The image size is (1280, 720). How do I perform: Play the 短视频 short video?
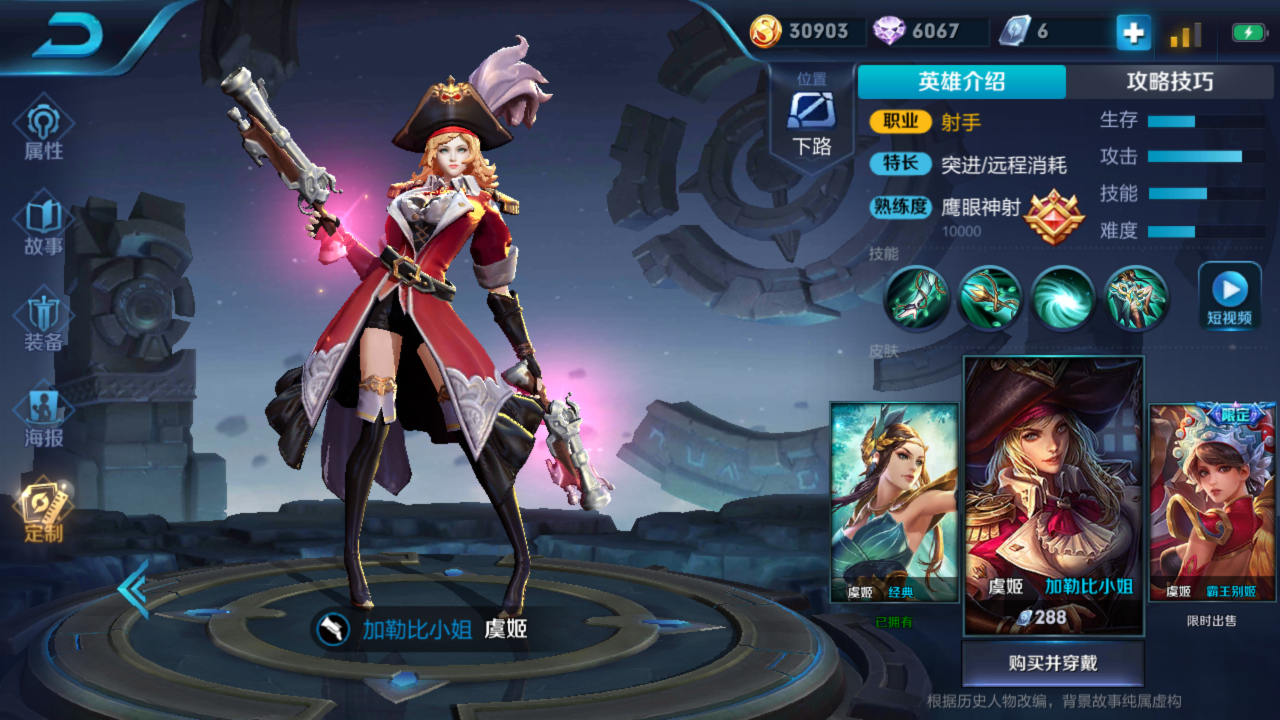click(1228, 295)
